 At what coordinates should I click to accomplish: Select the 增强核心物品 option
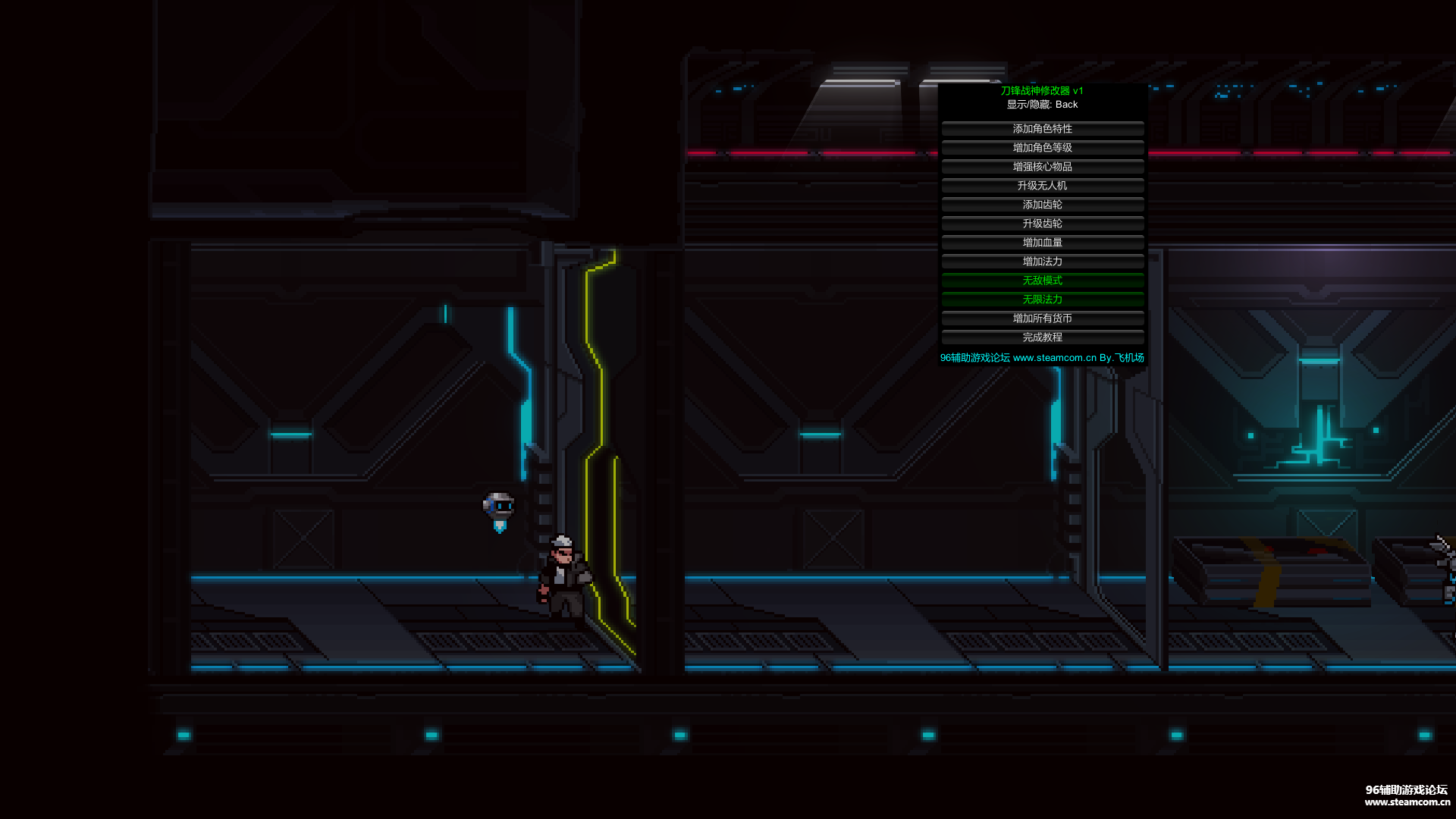(x=1042, y=167)
